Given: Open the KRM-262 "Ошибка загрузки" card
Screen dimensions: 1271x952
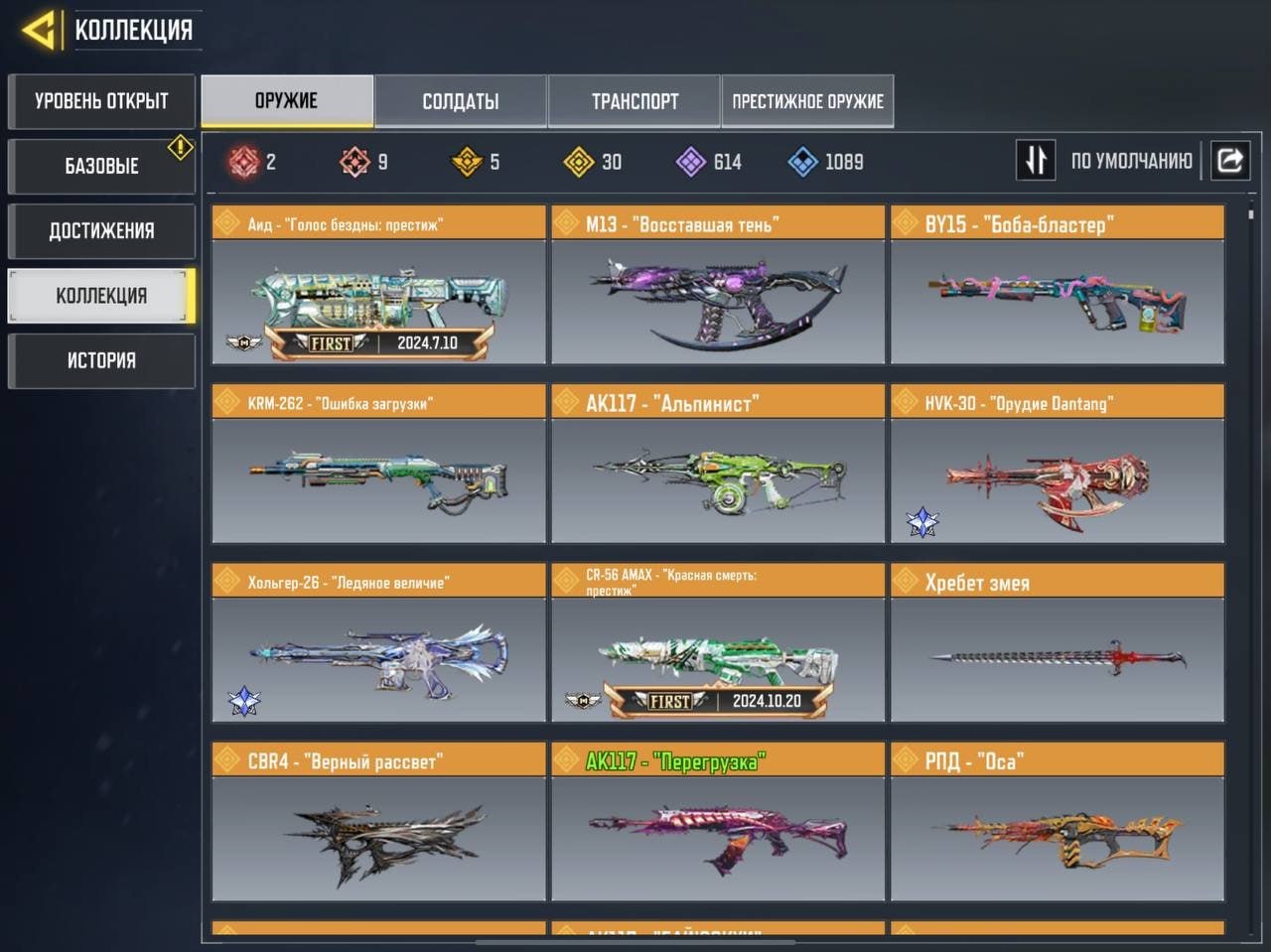Looking at the screenshot, I should [378, 465].
